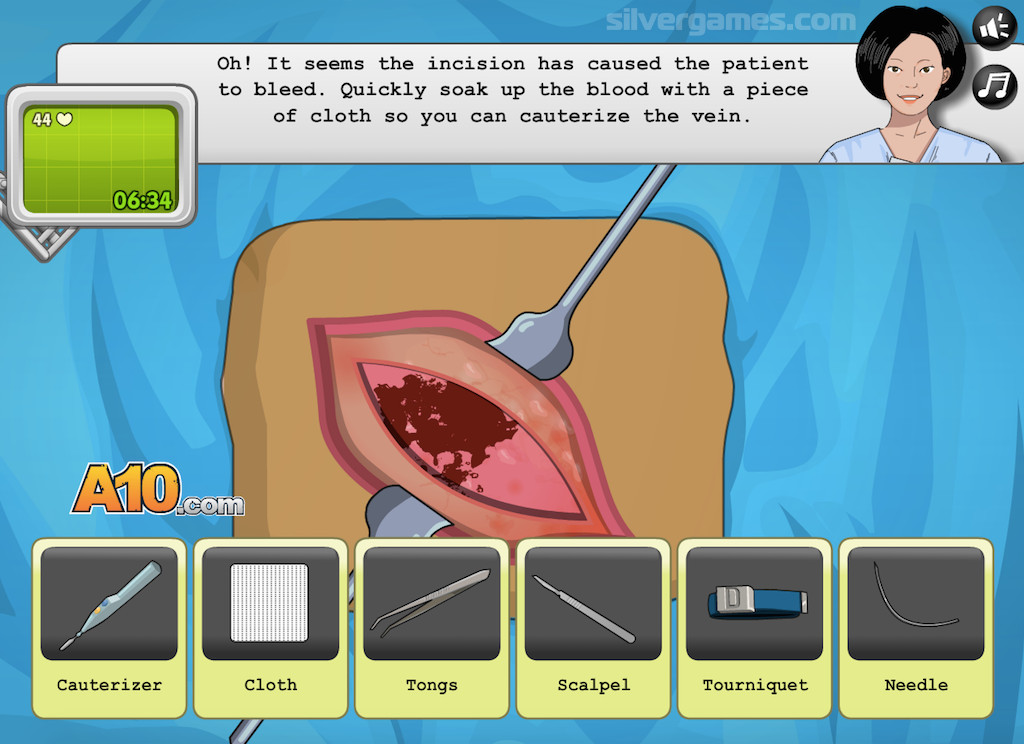Choose the Needle tool
The image size is (1024, 744).
coord(915,604)
